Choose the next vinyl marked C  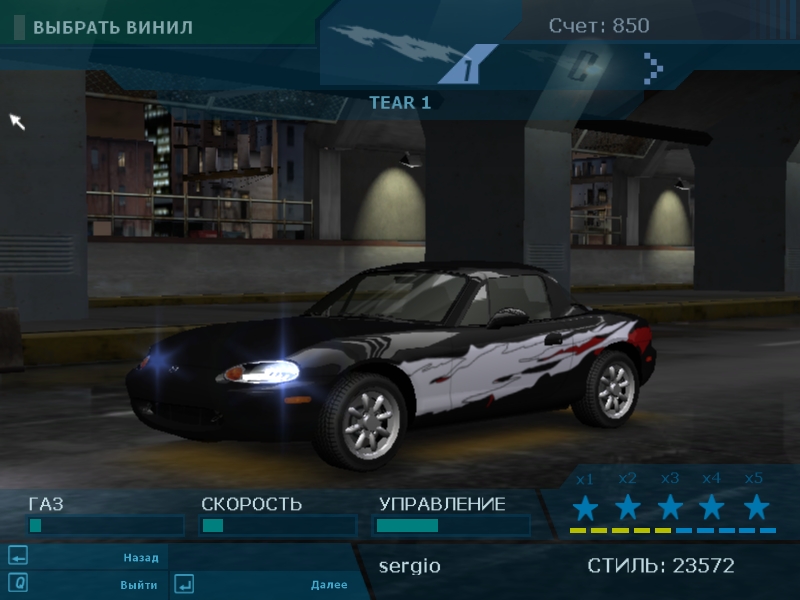[583, 67]
